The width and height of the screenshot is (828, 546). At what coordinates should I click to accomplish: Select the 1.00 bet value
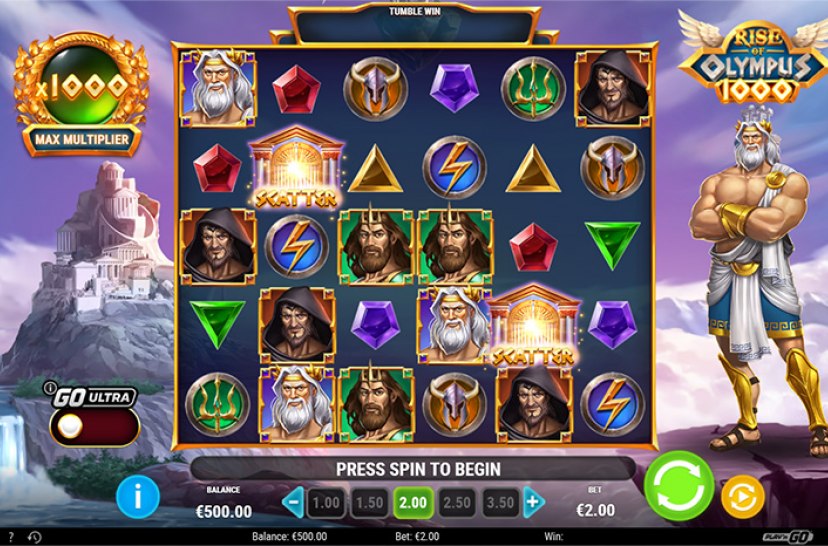[x=326, y=501]
